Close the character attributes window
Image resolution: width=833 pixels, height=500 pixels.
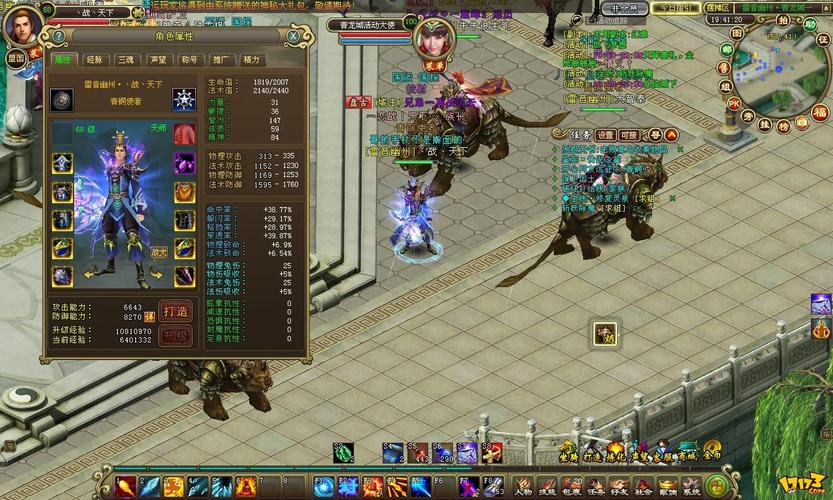click(293, 36)
